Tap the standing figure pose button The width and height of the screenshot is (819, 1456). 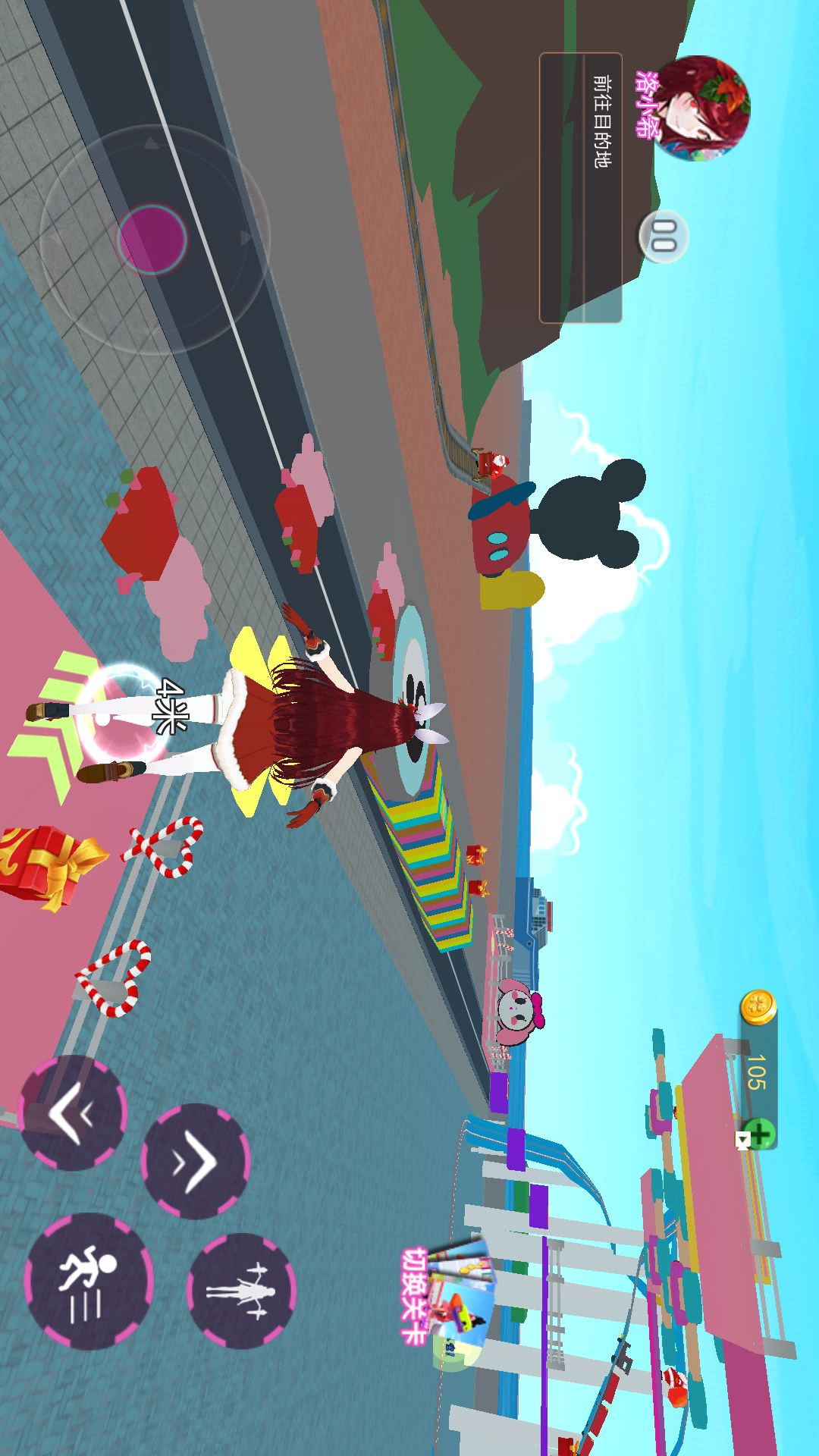(240, 1290)
